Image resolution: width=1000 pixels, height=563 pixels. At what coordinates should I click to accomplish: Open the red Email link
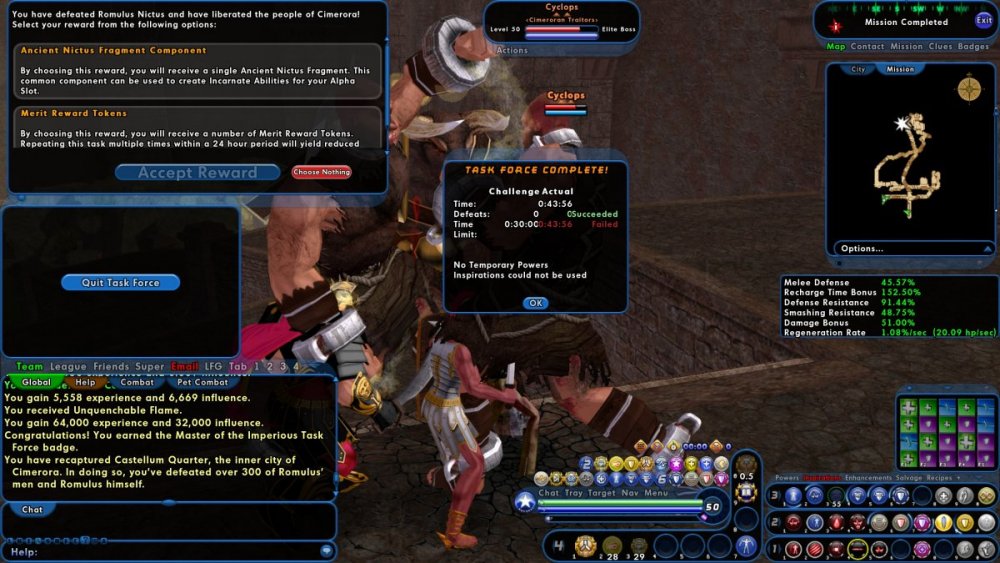click(x=185, y=367)
